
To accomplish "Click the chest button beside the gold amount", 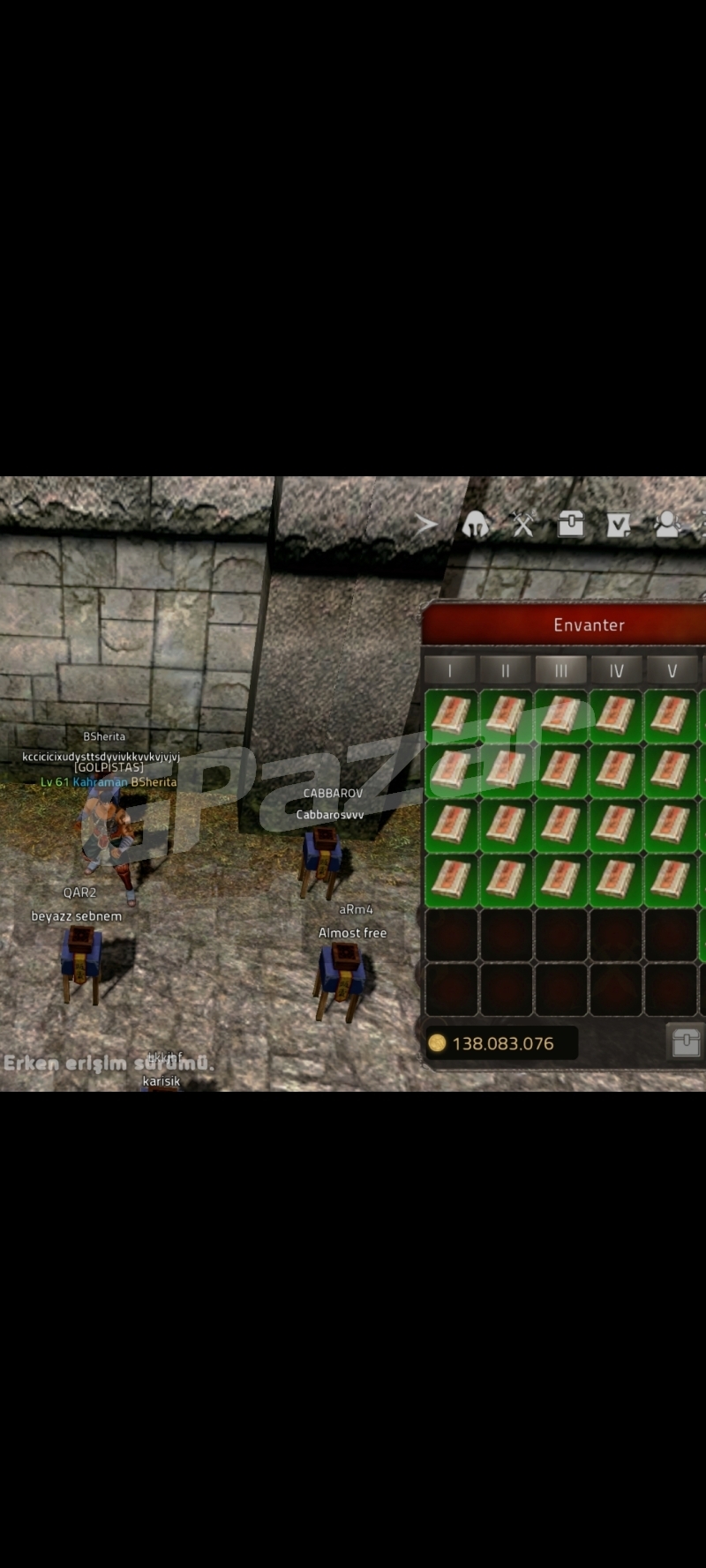I will pos(686,1042).
